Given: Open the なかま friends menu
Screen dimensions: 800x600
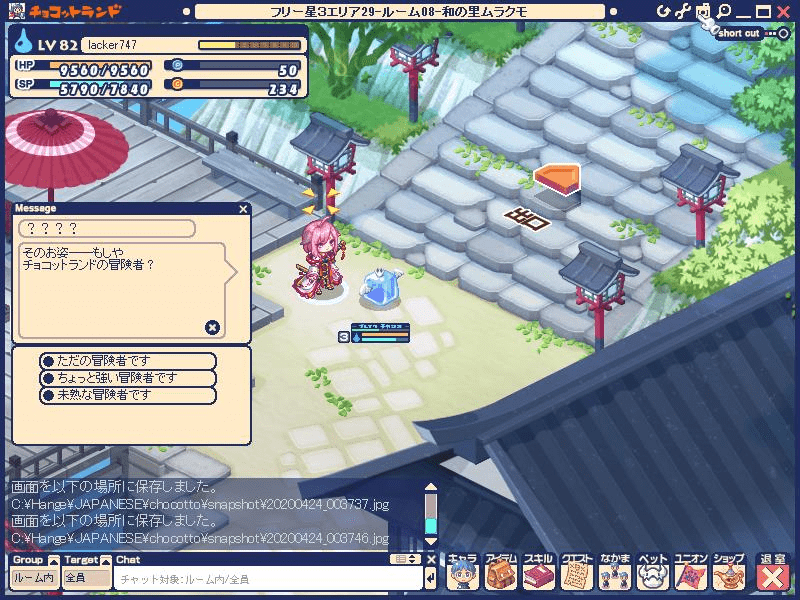Looking at the screenshot, I should (614, 573).
